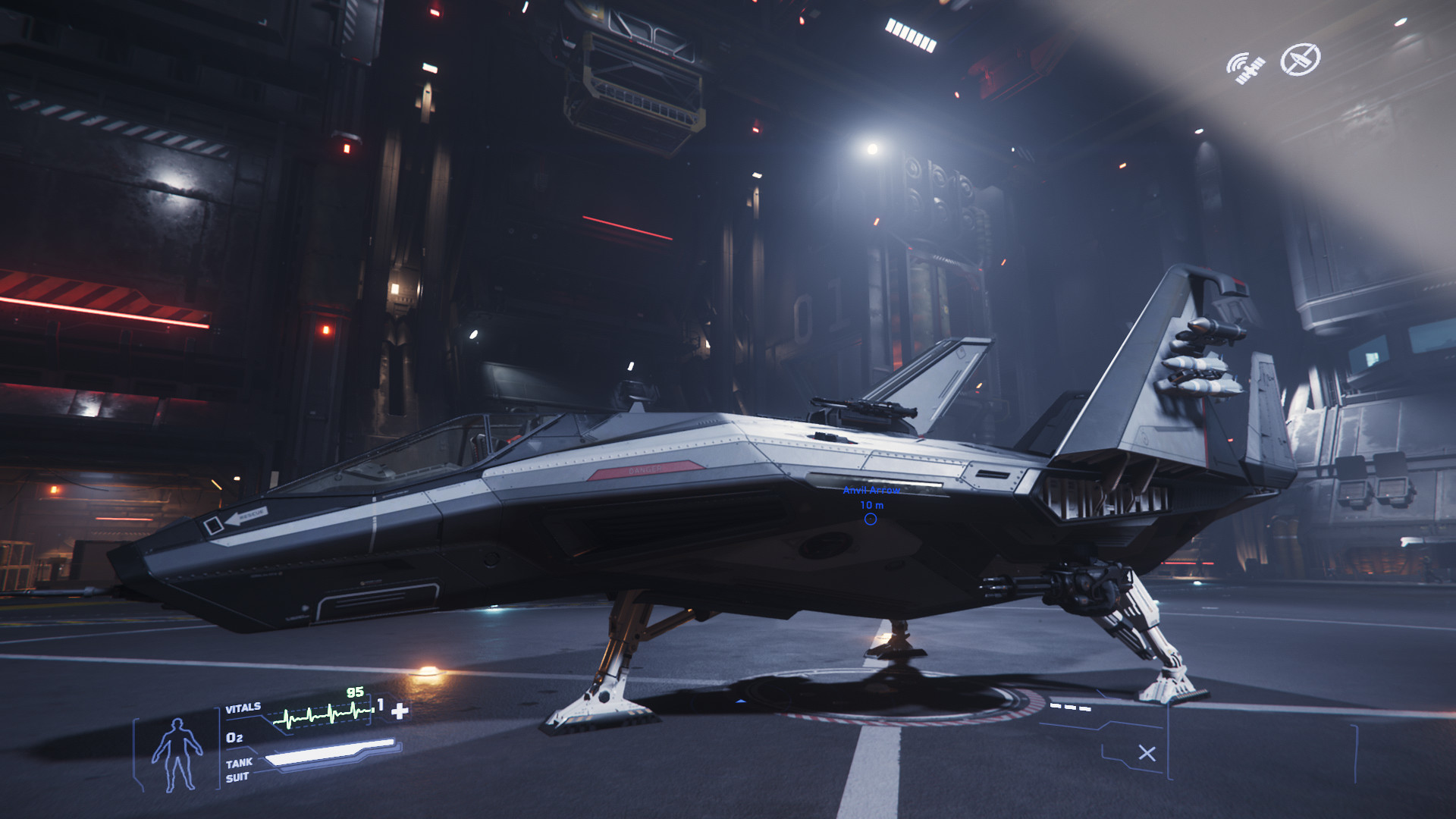Click the crossed-out weapon armistice icon
The image size is (1456, 819).
1300,60
